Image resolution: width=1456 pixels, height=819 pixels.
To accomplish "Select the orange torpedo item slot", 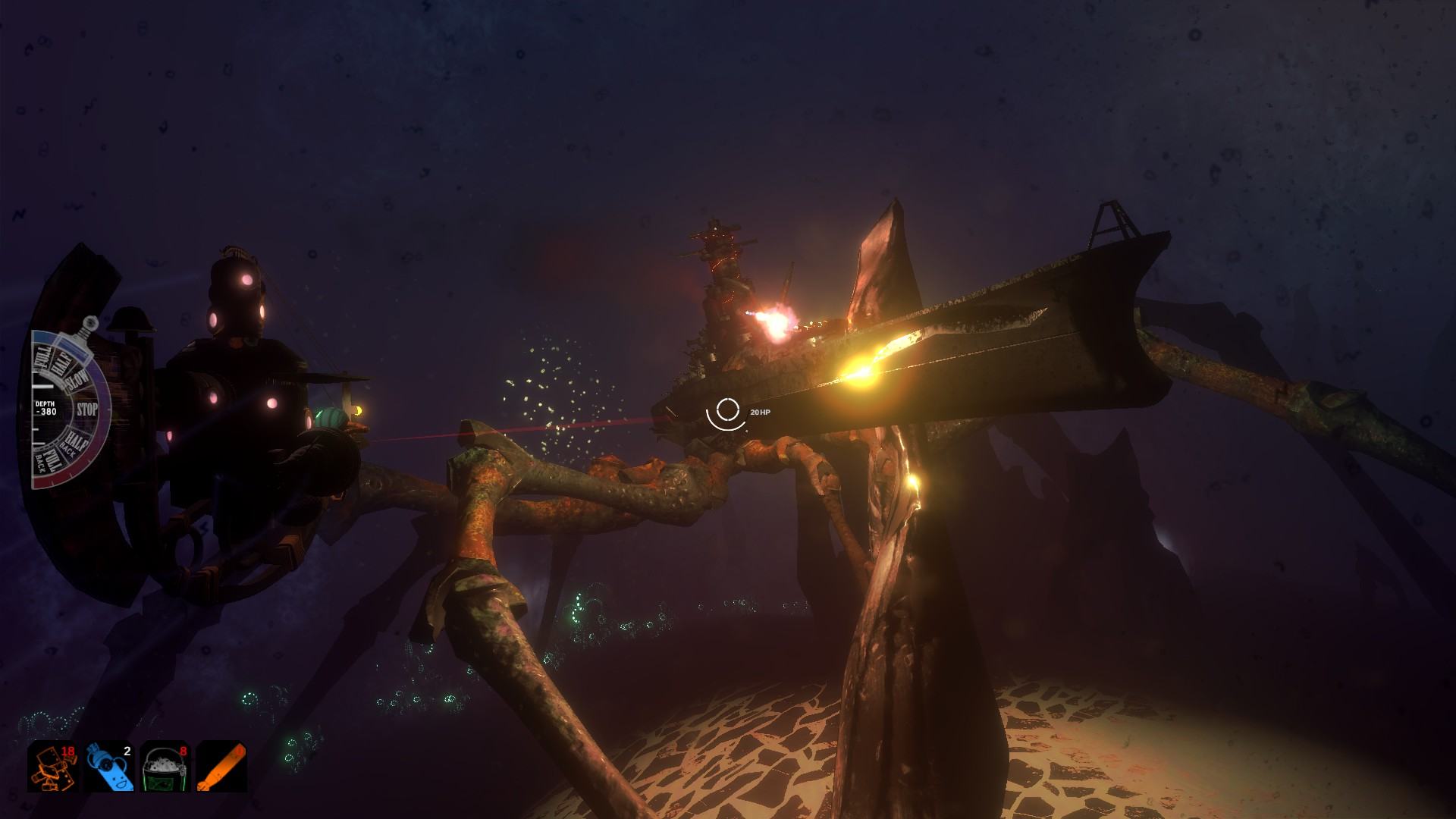I will (221, 766).
